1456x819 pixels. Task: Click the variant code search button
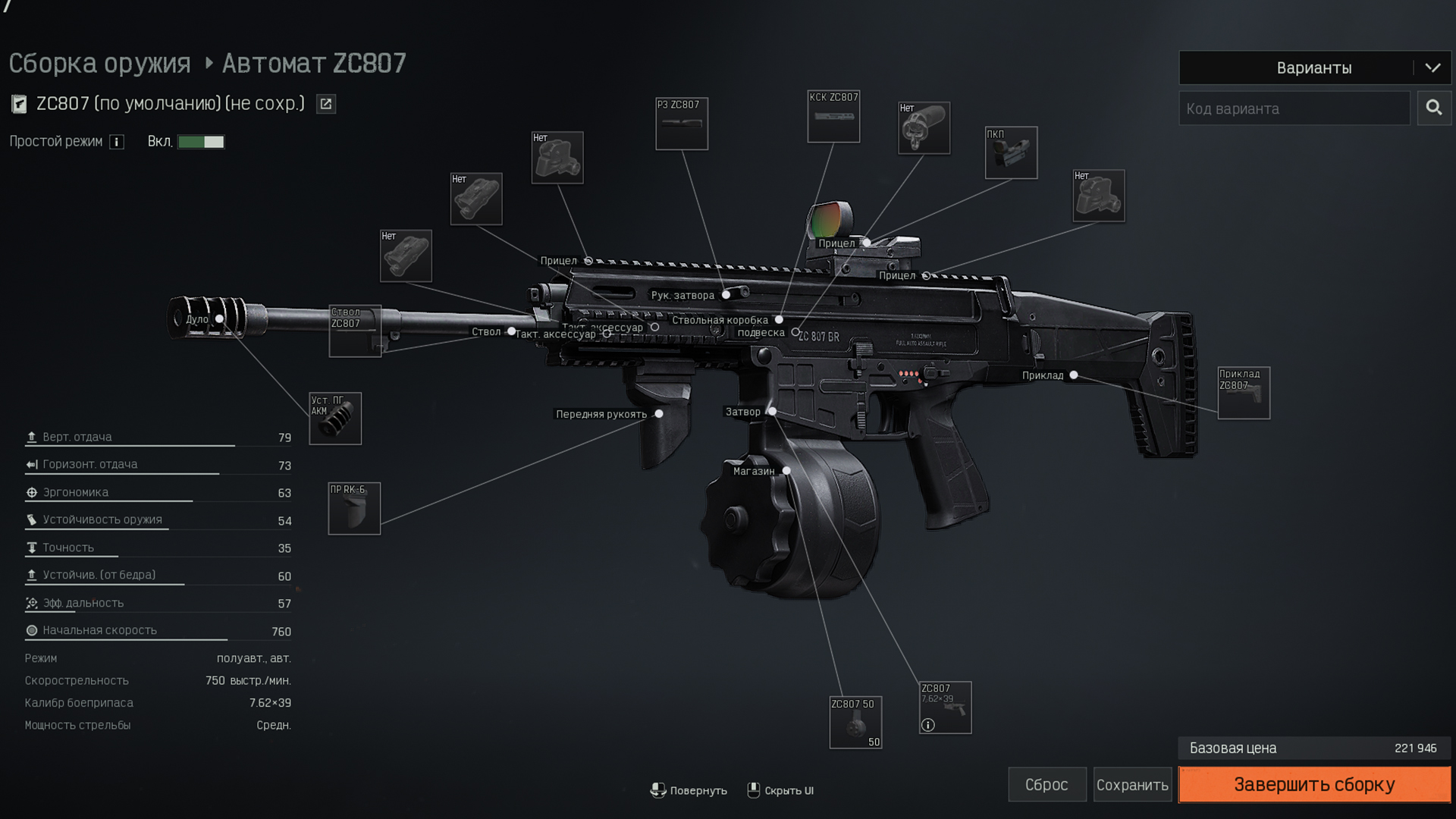[x=1433, y=108]
